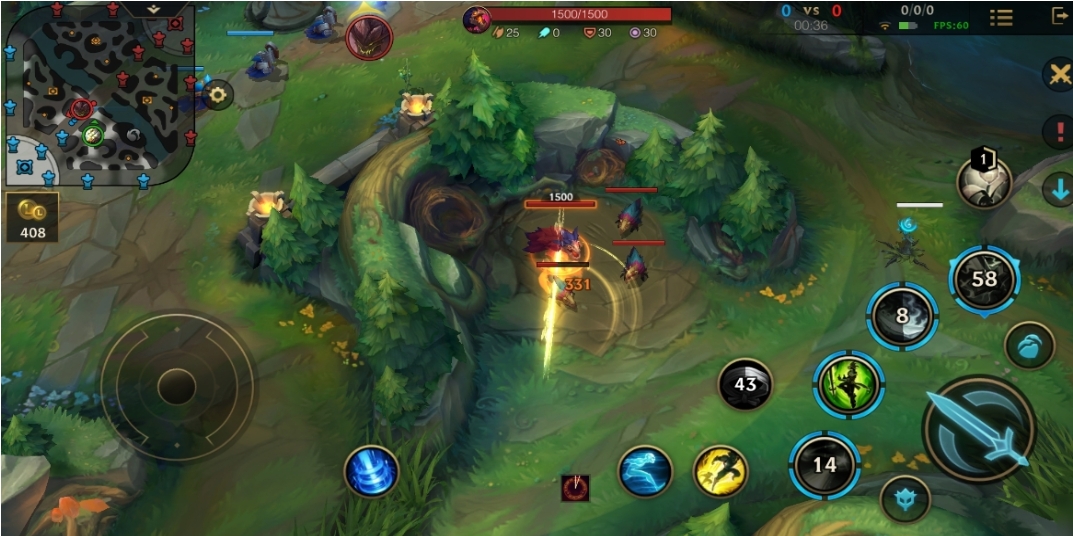Open settings with the gear icon

218,95
